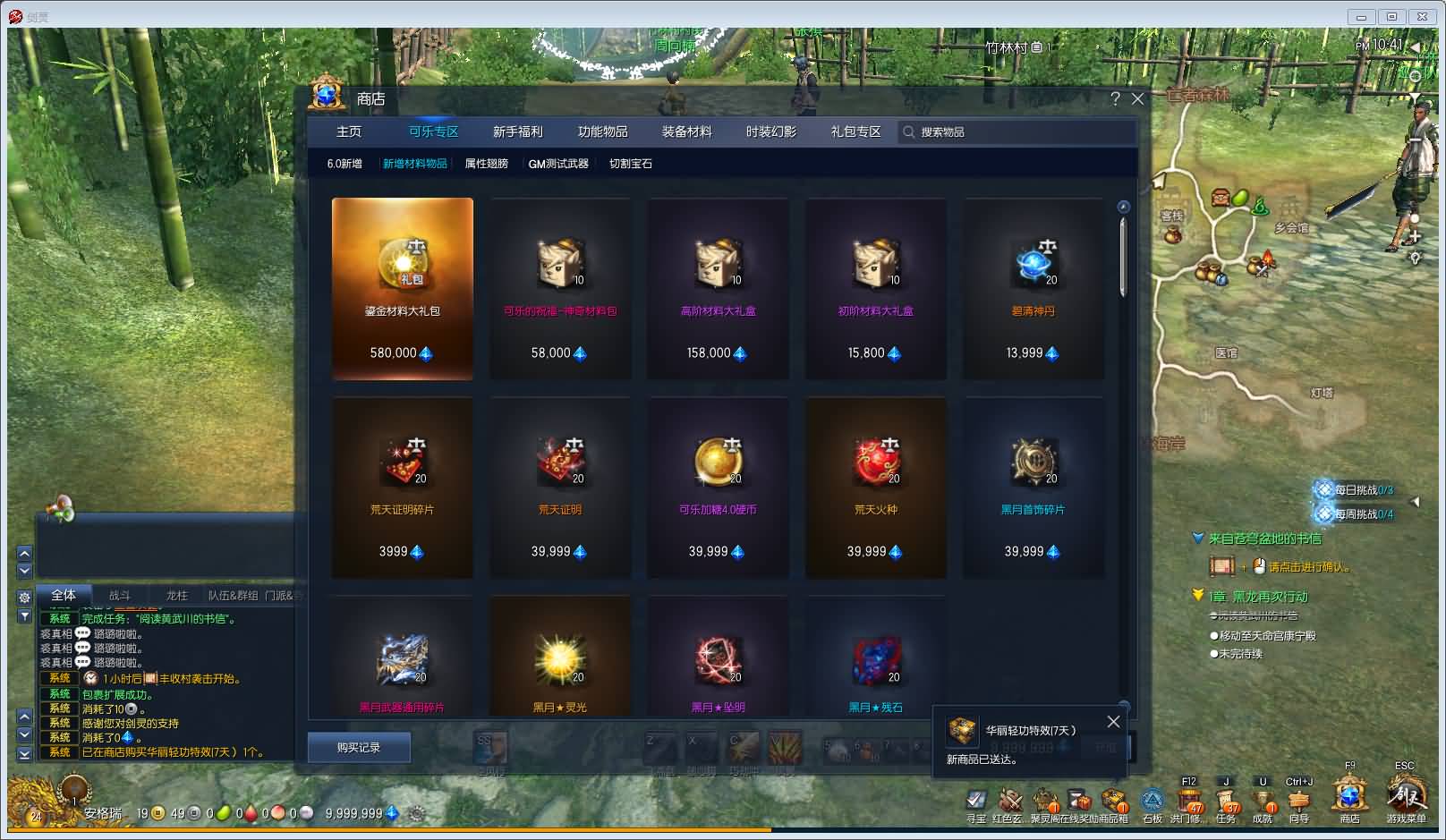Open the 任务 quest journal icon

coord(1224,801)
